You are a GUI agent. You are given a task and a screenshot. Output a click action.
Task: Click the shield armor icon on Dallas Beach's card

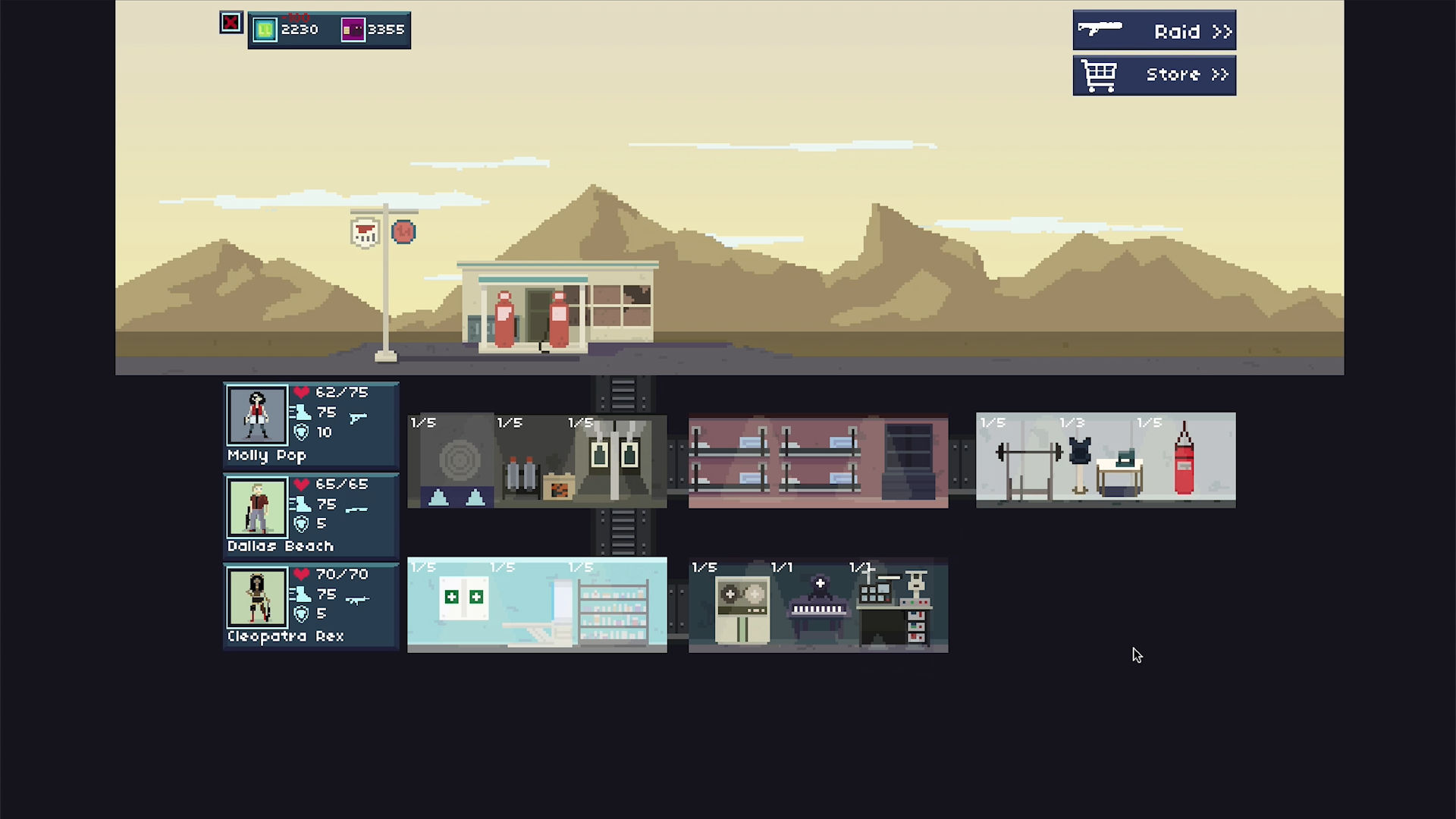(x=301, y=523)
